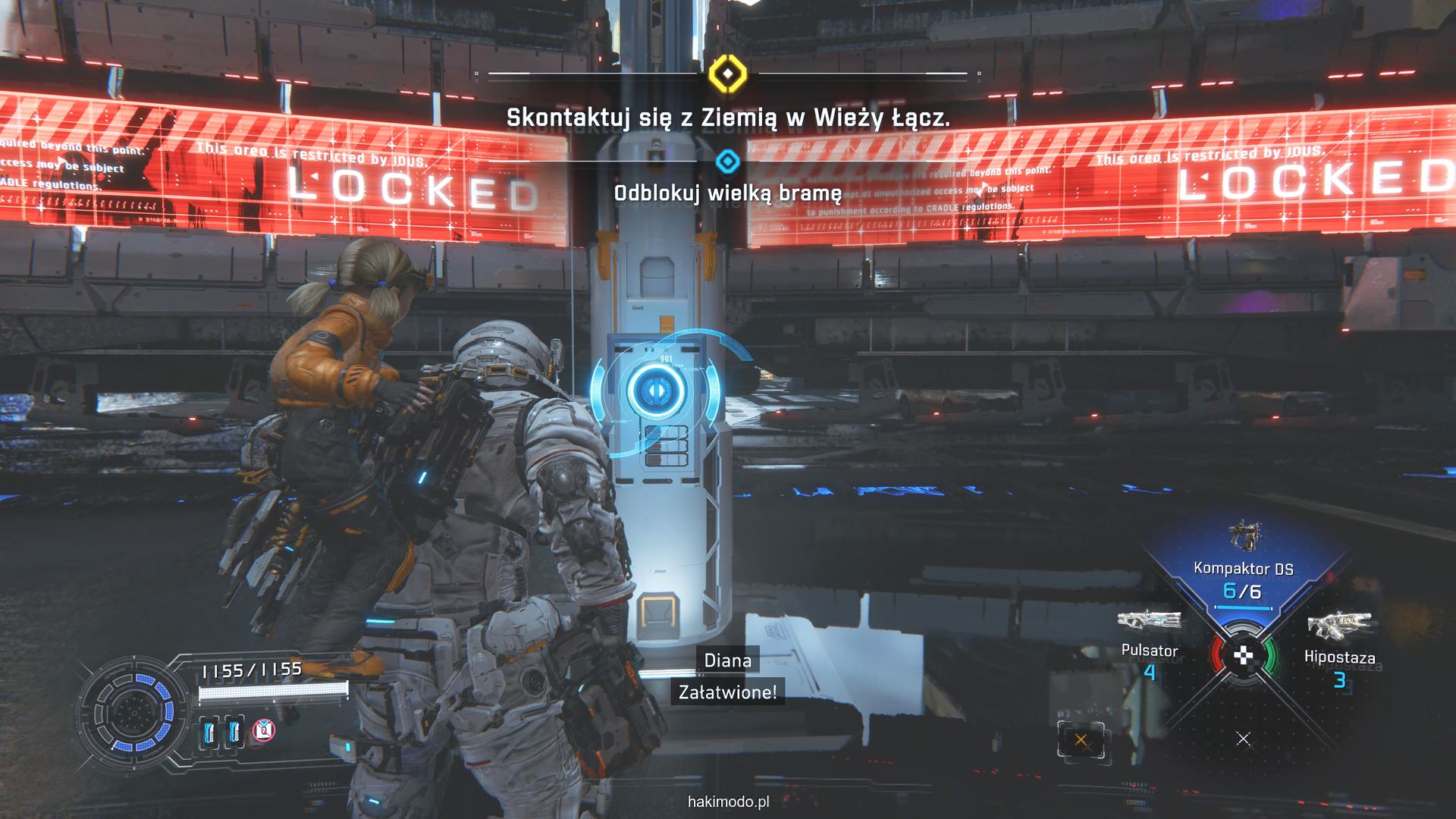Select the Kompaktor DS weapon slot

pos(1243,569)
